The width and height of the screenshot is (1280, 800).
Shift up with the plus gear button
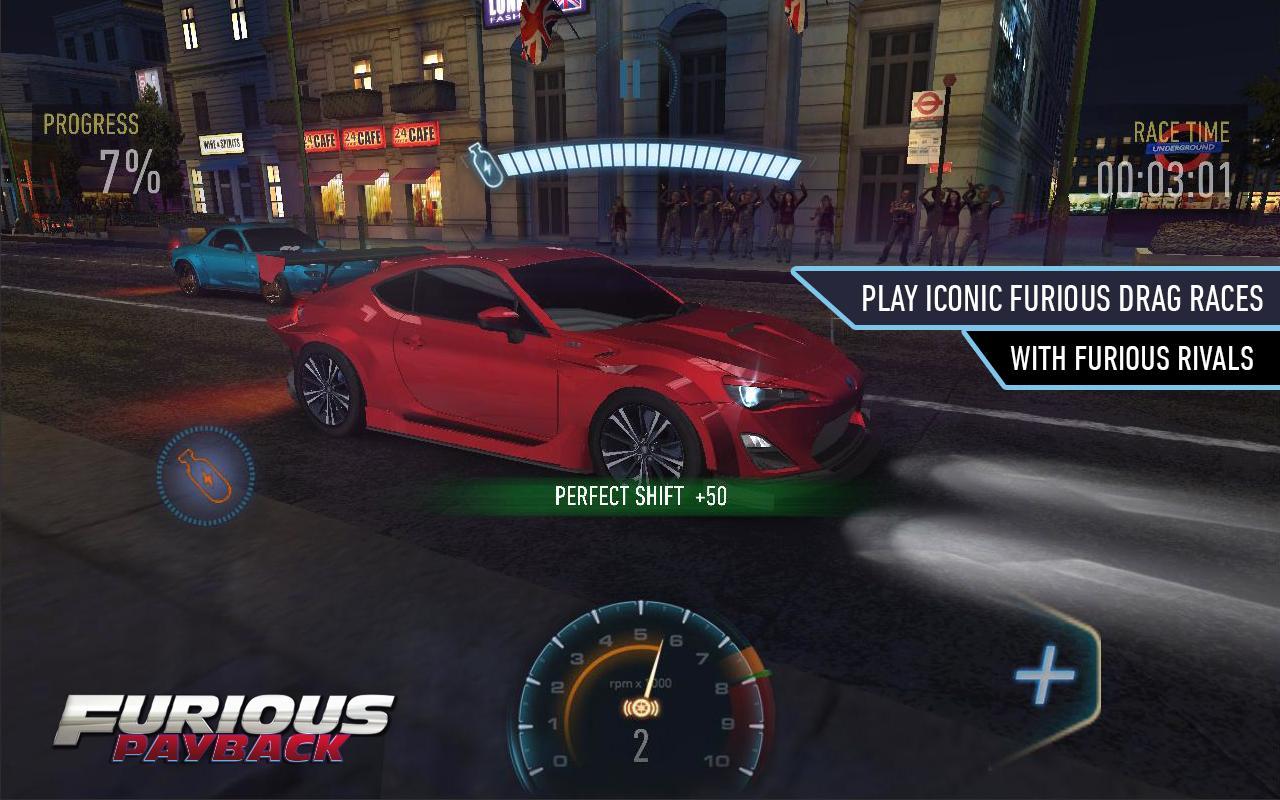[x=1045, y=676]
